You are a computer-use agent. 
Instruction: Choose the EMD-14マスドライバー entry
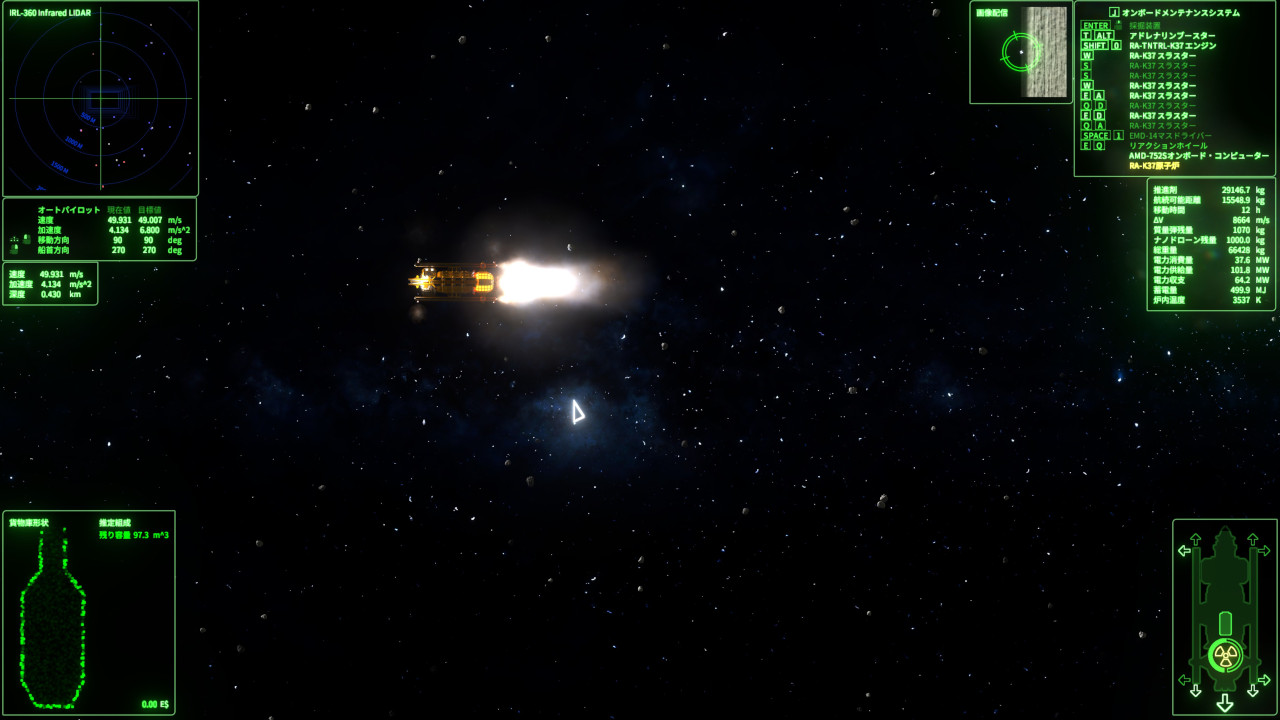[1170, 136]
